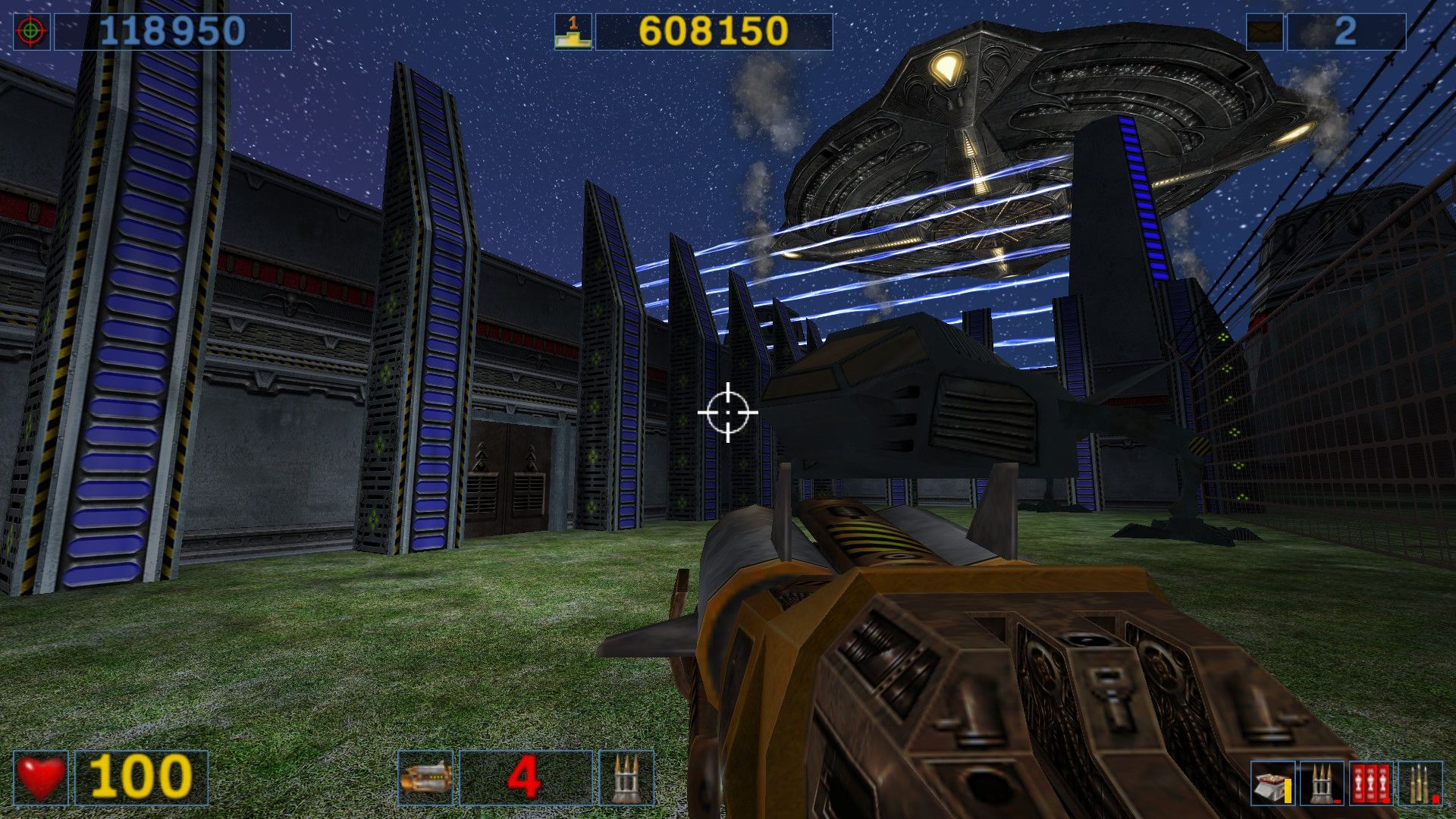Click the red crosshair target icon
Screen dimensions: 1456x819
[x=32, y=32]
